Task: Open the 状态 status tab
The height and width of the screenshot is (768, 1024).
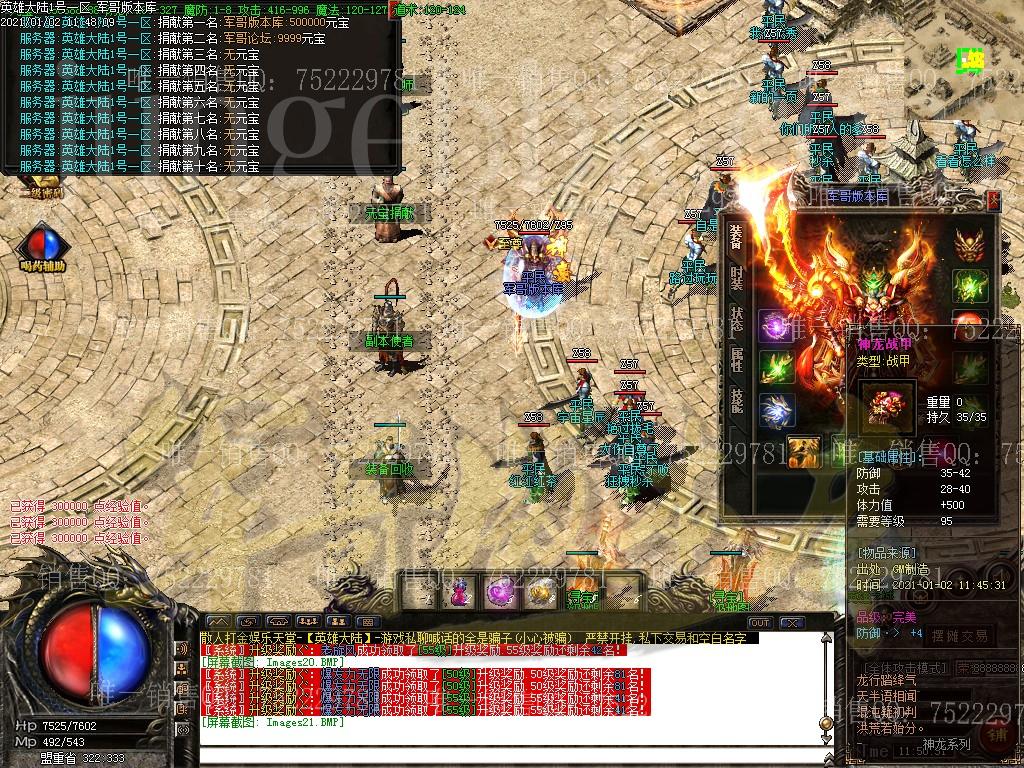Action: click(x=736, y=319)
